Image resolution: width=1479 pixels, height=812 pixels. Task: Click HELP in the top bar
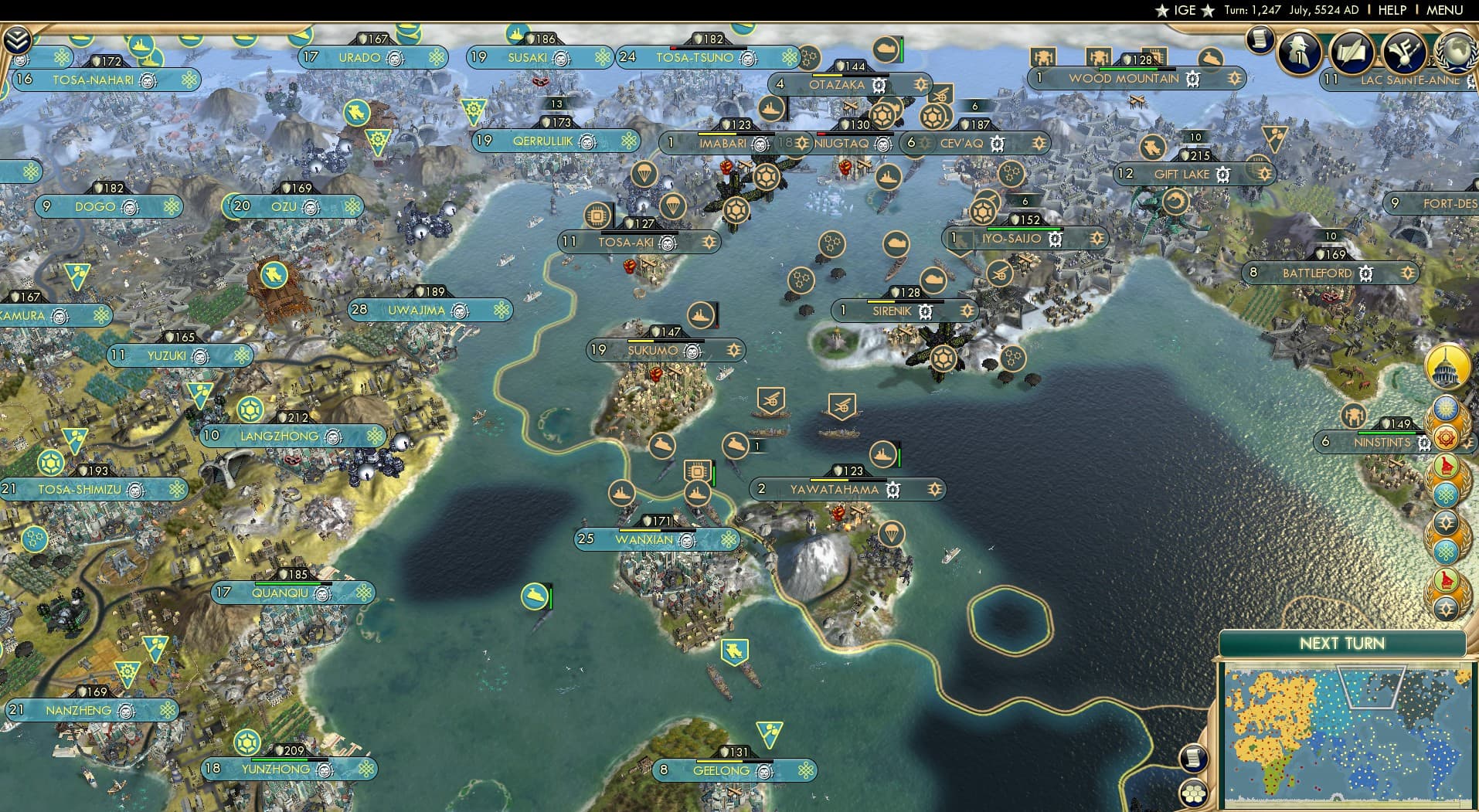(x=1391, y=11)
